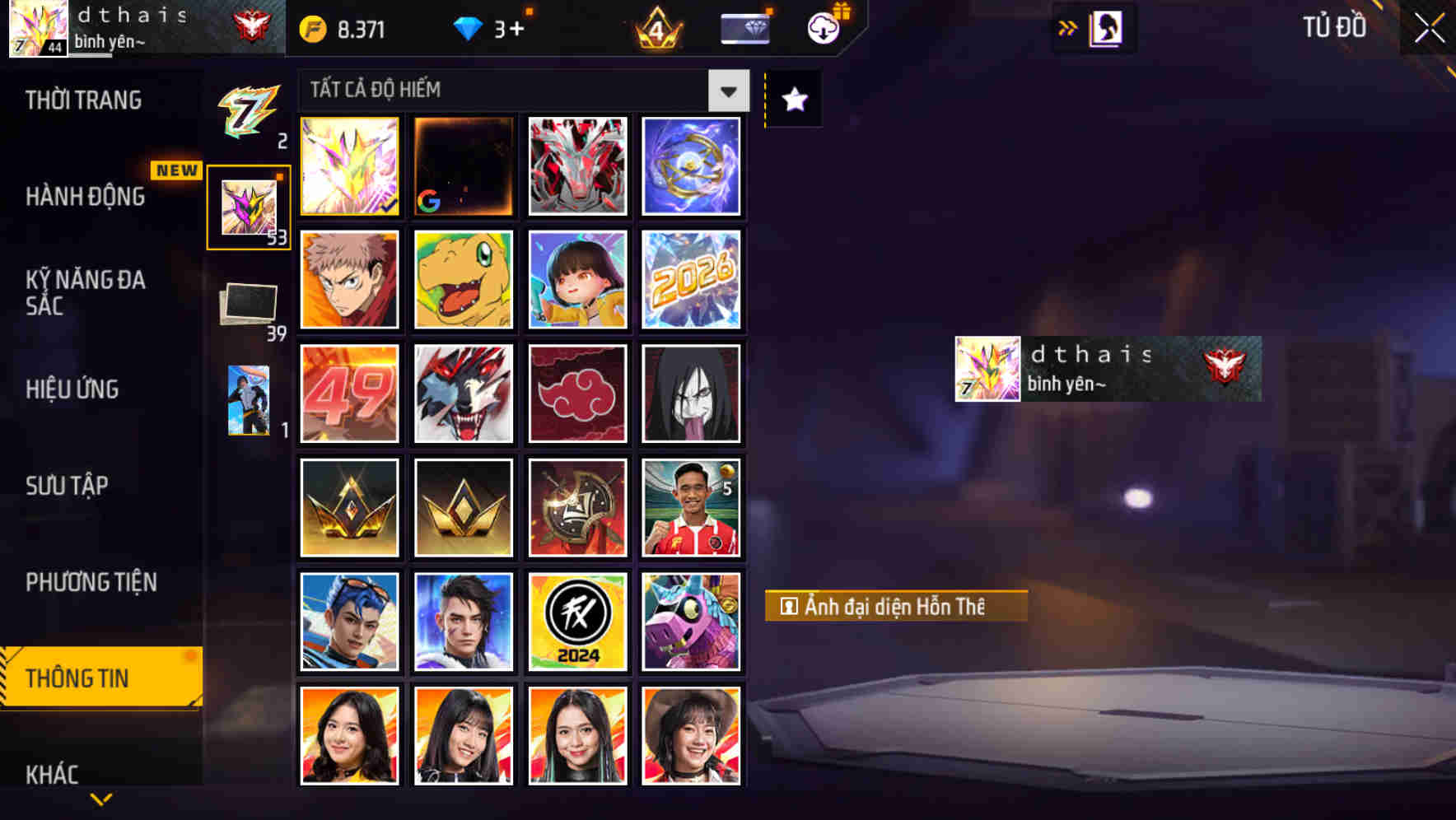Select the character pose category icon
This screenshot has height=820, width=1456.
click(248, 401)
